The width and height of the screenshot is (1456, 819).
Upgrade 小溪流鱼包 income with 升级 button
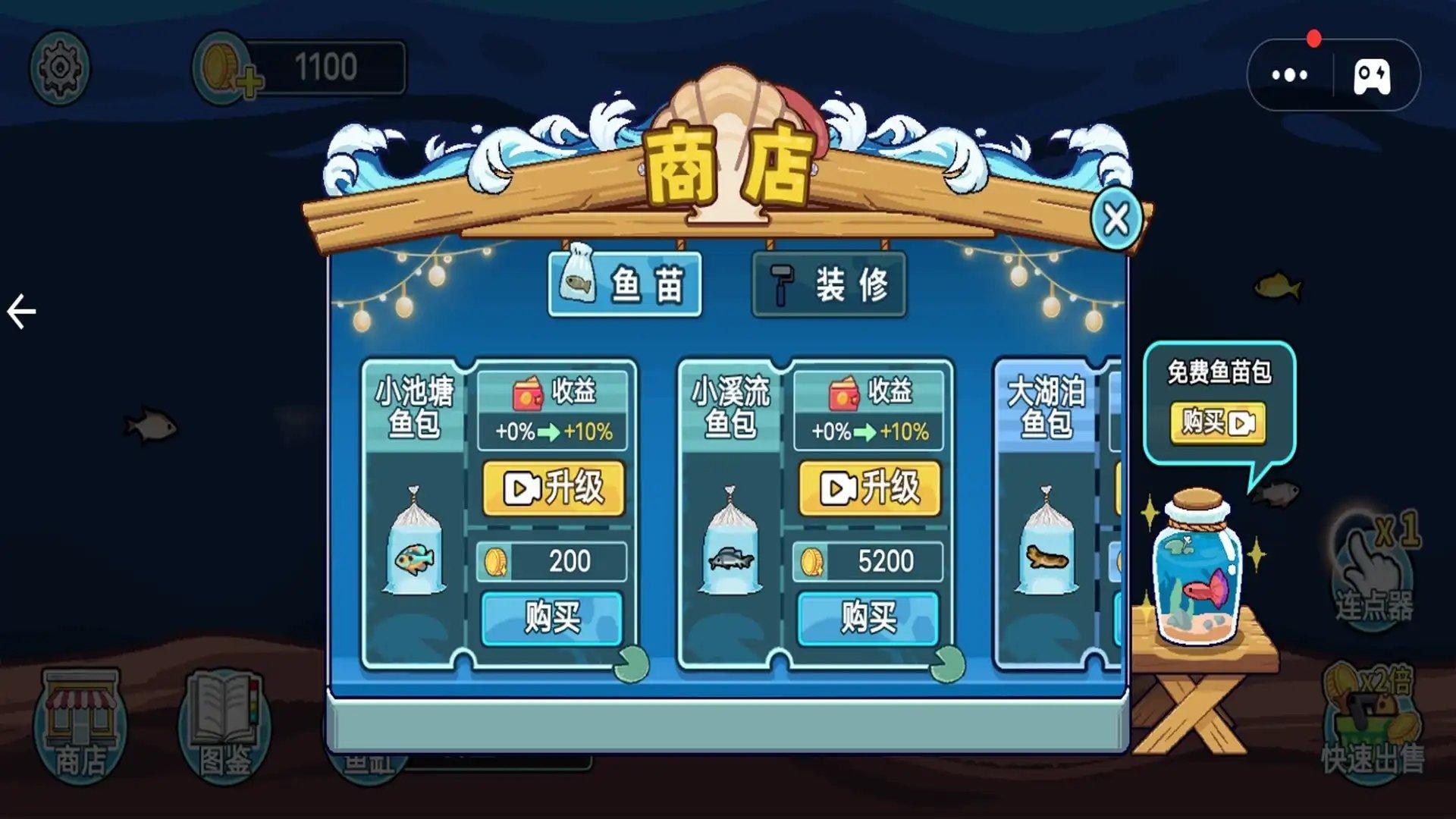[869, 489]
